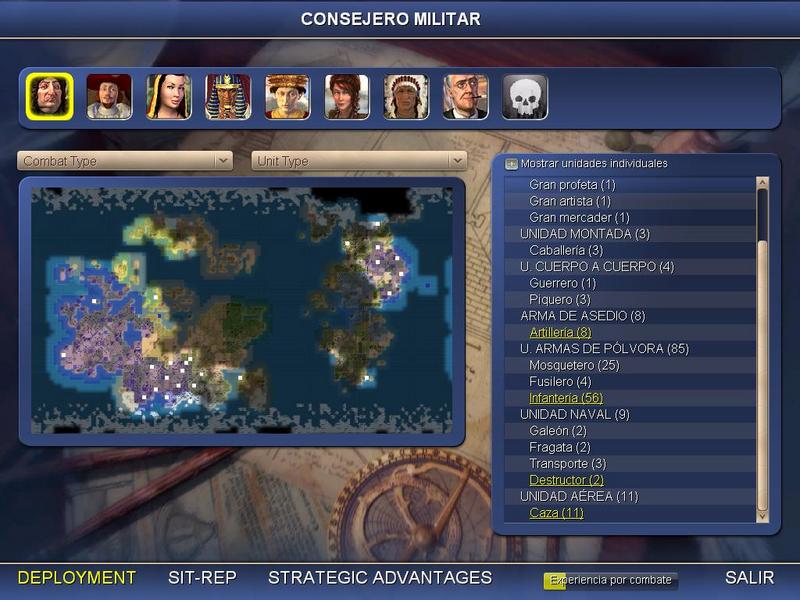Image resolution: width=800 pixels, height=600 pixels.
Task: Select Destructor (2) in the unit list
Action: pos(566,480)
